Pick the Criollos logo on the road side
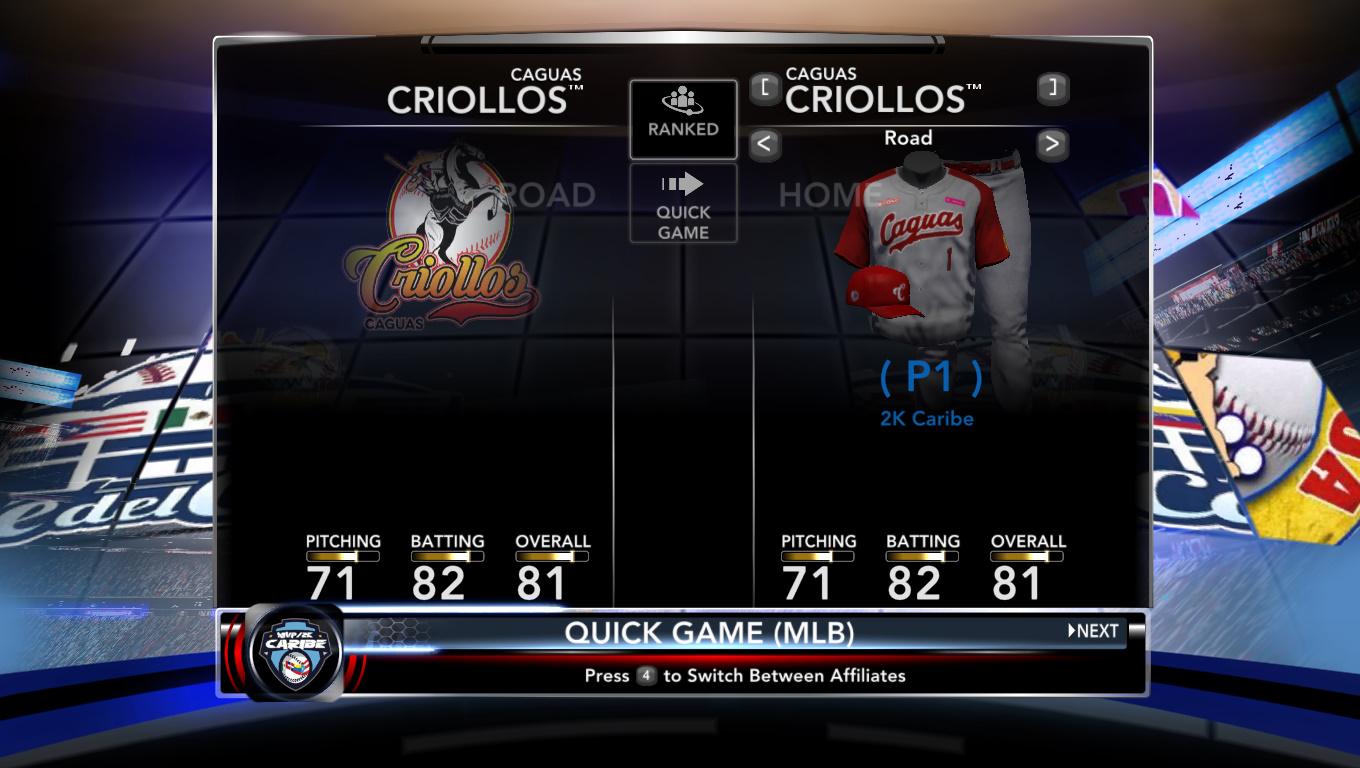1360x768 pixels. tap(440, 240)
